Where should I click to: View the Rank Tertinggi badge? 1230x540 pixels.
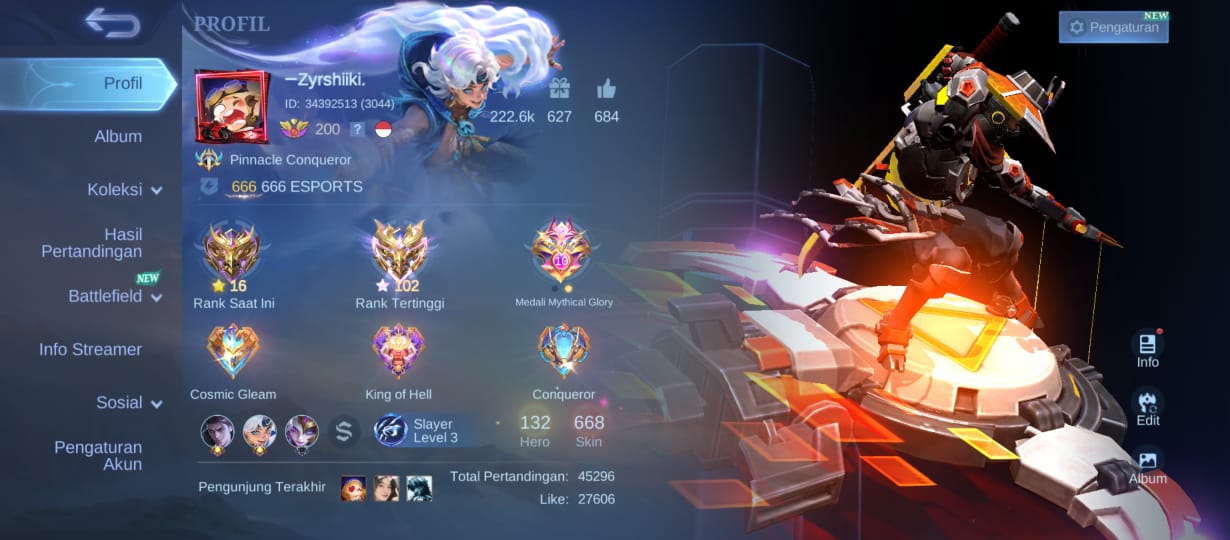[x=399, y=252]
